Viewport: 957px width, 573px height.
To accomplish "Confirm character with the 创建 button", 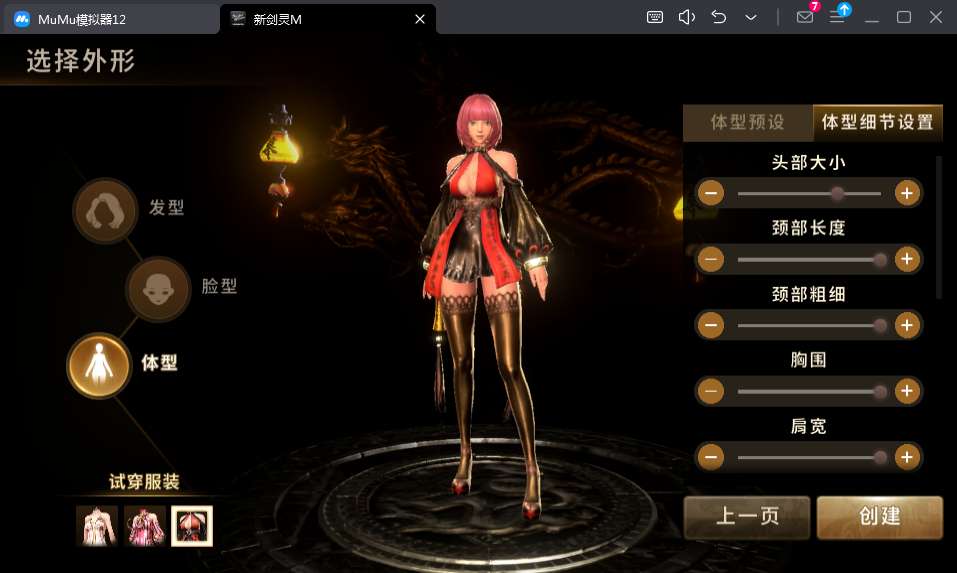I will pyautogui.click(x=879, y=517).
